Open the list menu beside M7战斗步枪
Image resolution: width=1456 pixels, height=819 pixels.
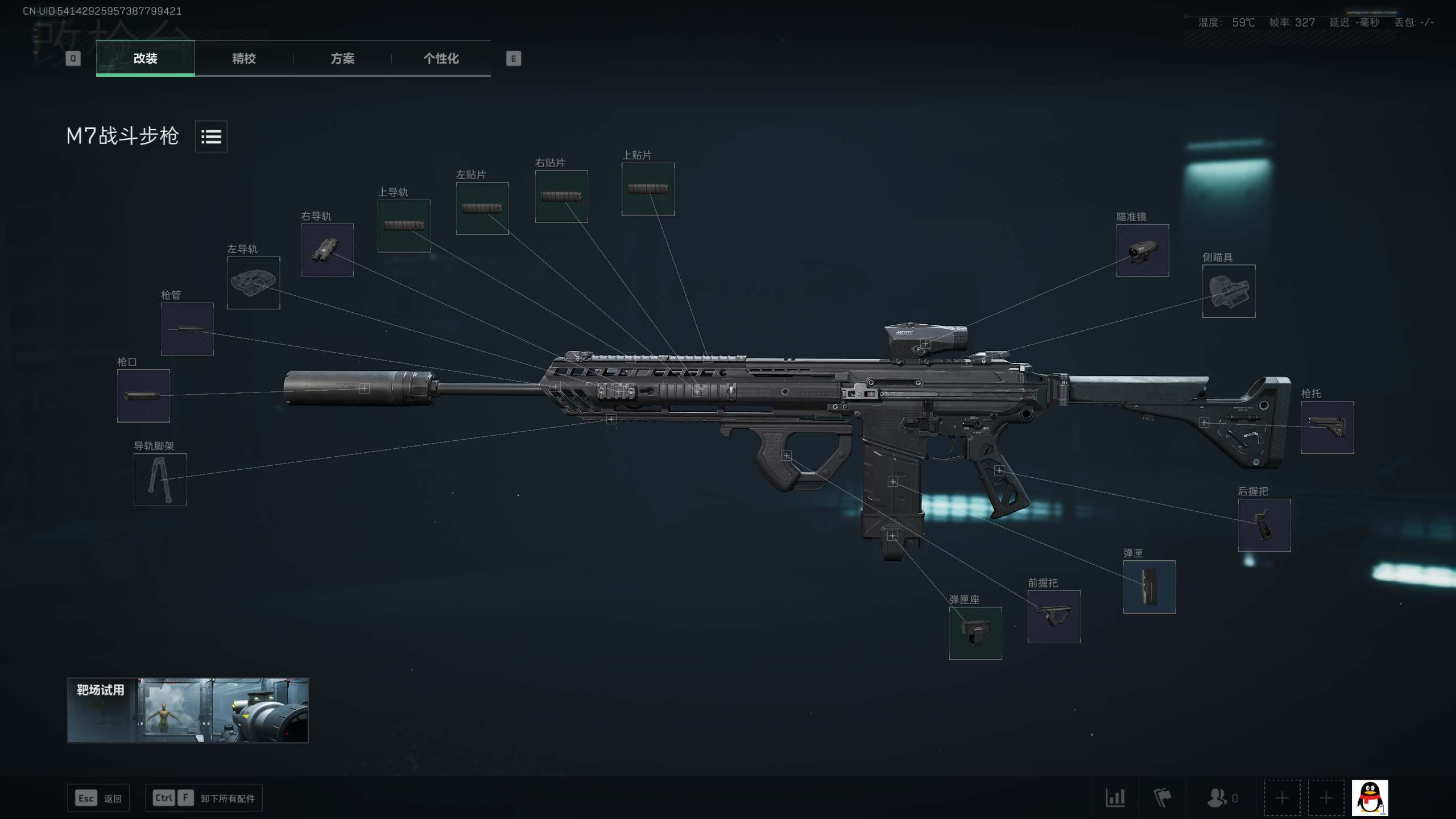point(211,136)
